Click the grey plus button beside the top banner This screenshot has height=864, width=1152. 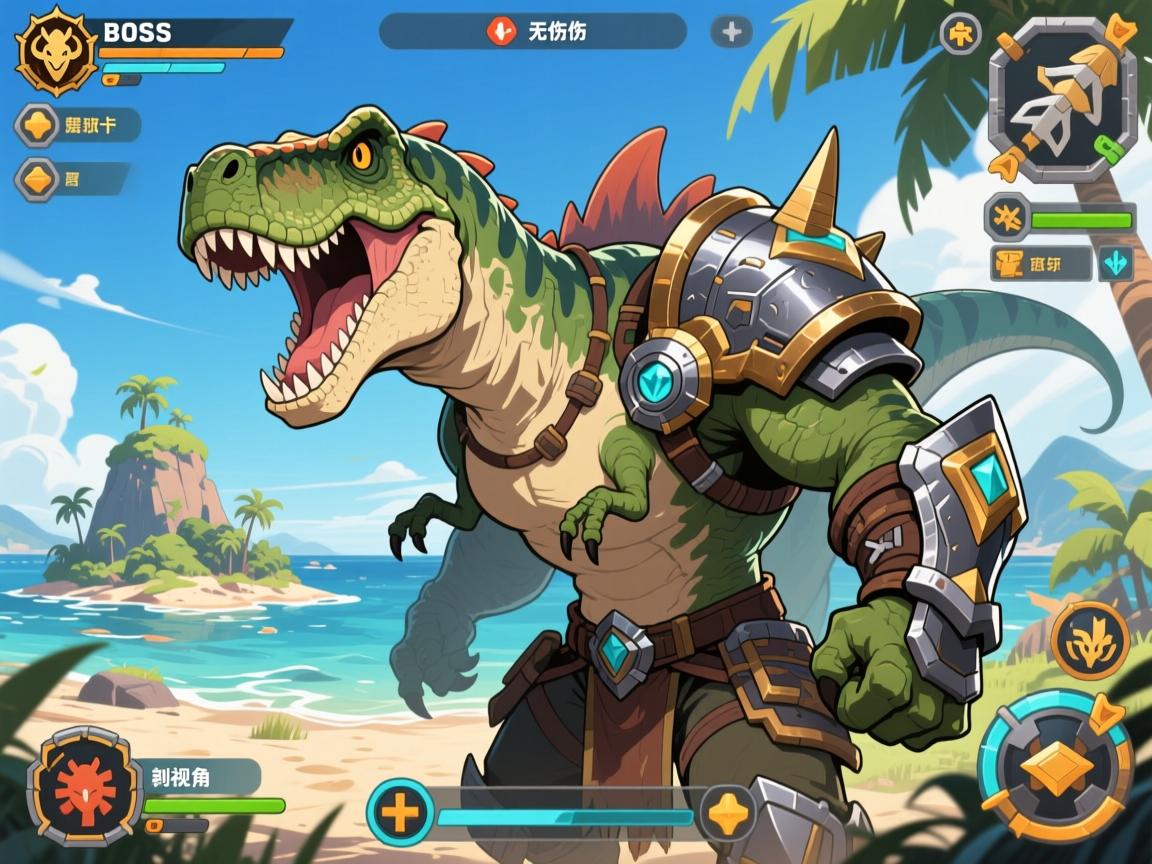731,32
